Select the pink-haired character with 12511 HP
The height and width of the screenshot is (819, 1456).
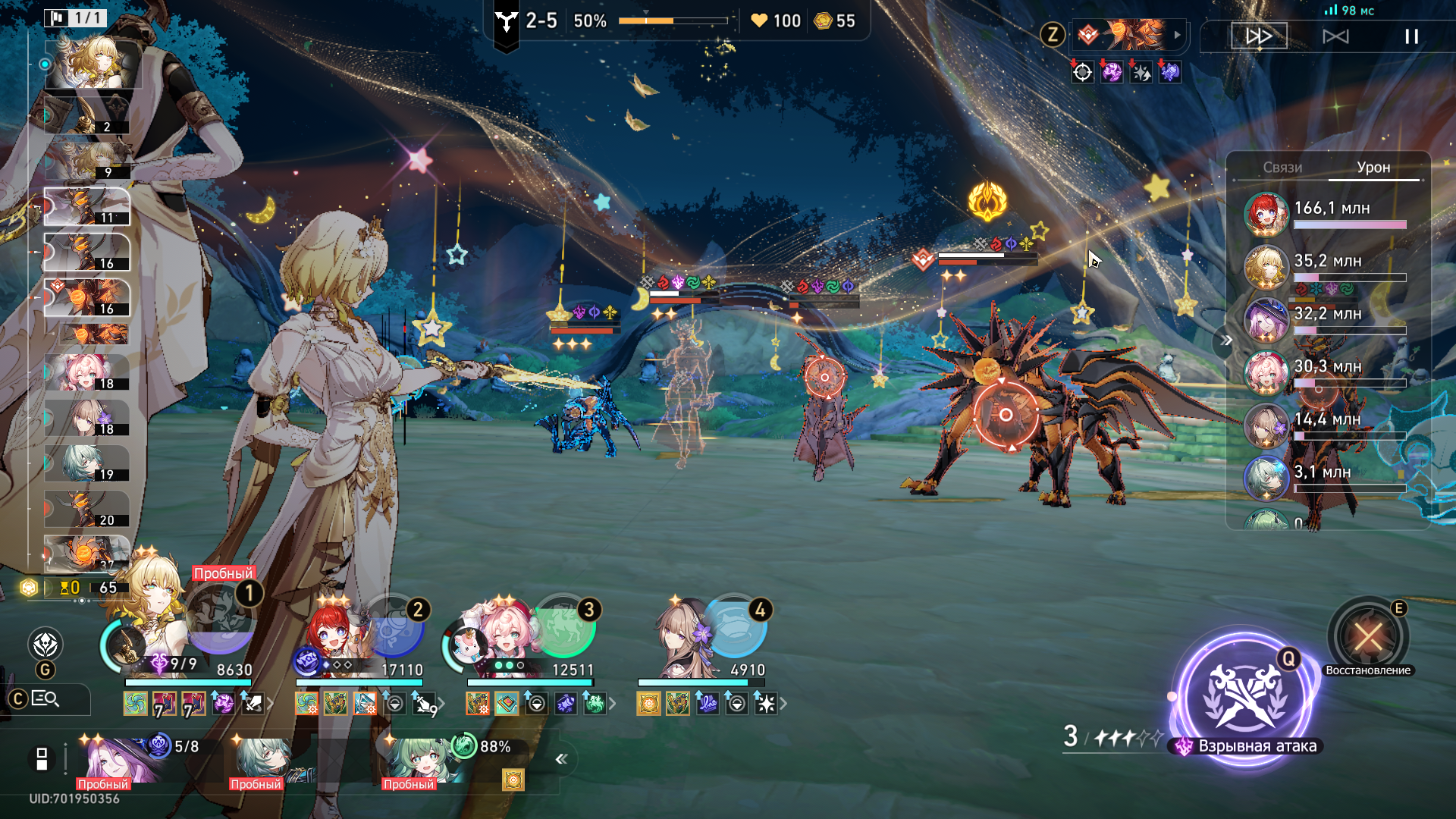[x=504, y=637]
